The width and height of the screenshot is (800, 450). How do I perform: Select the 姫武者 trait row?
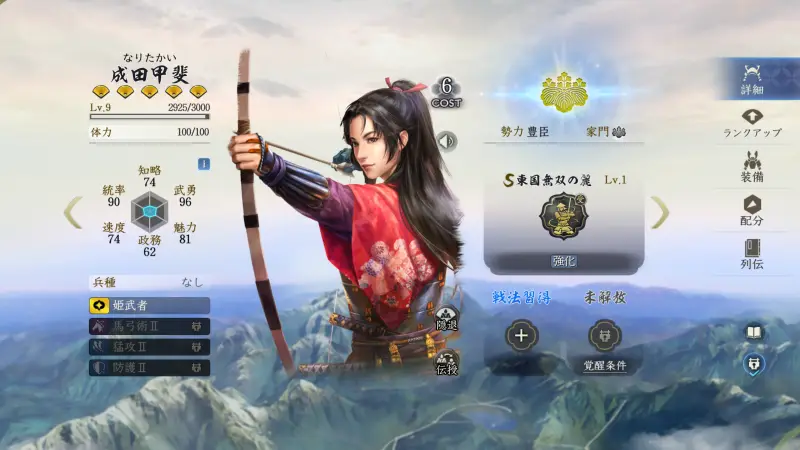pyautogui.click(x=149, y=305)
